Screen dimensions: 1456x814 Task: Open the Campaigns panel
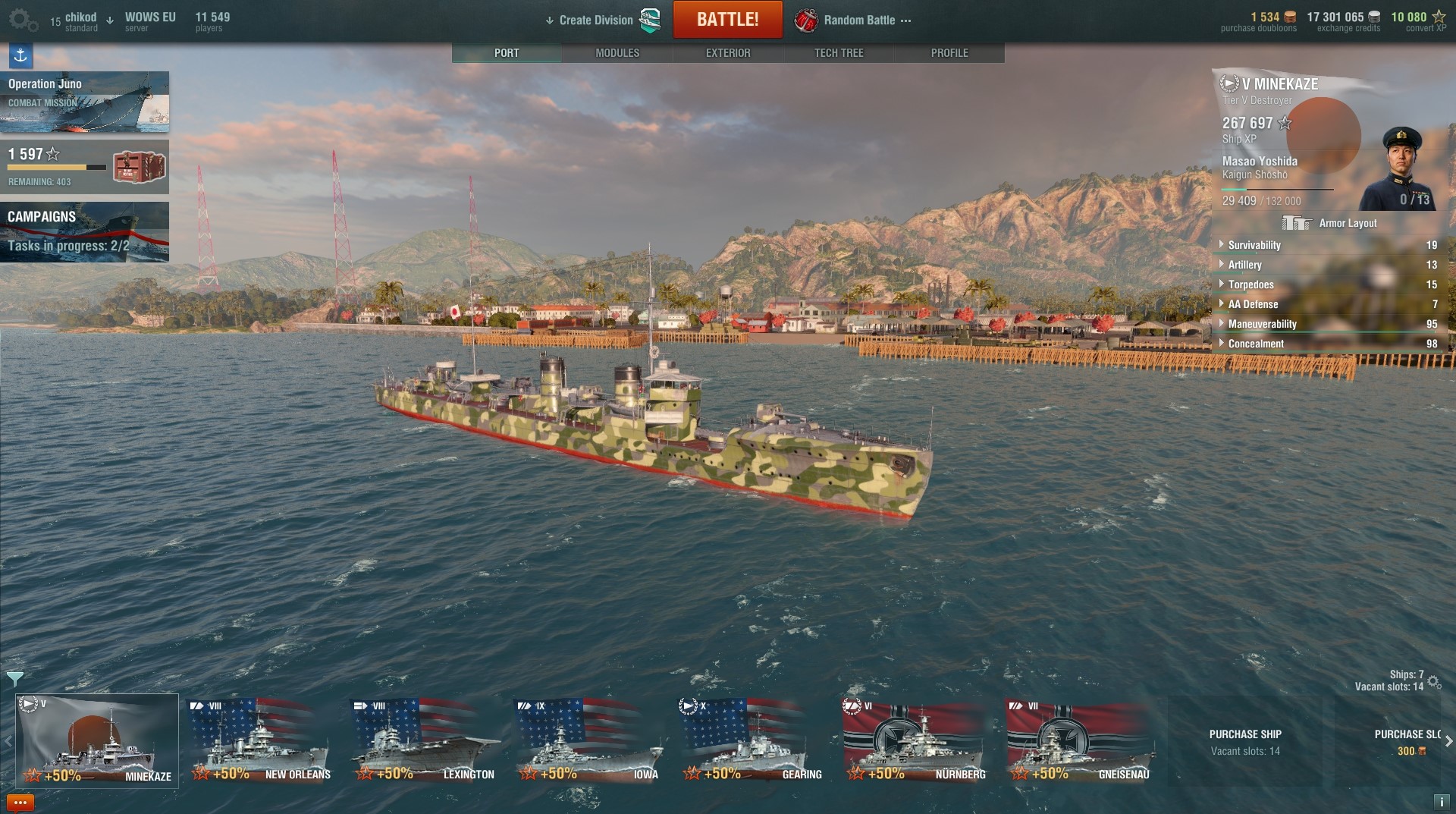pos(84,231)
